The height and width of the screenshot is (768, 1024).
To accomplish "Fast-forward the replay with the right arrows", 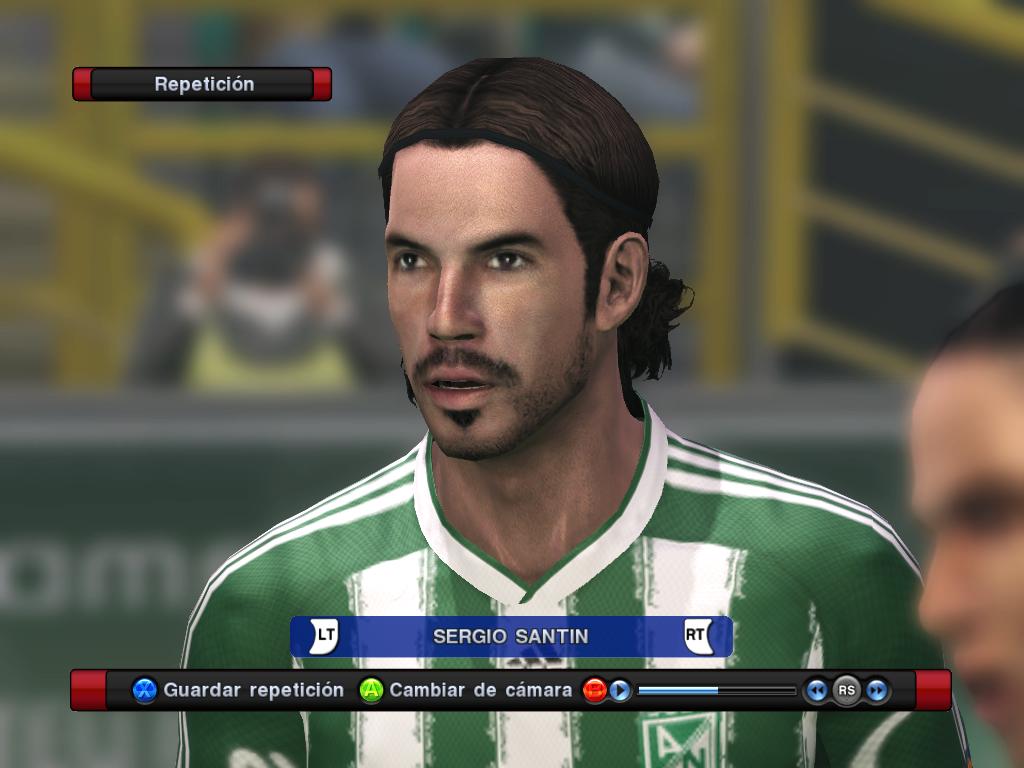I will (x=877, y=690).
